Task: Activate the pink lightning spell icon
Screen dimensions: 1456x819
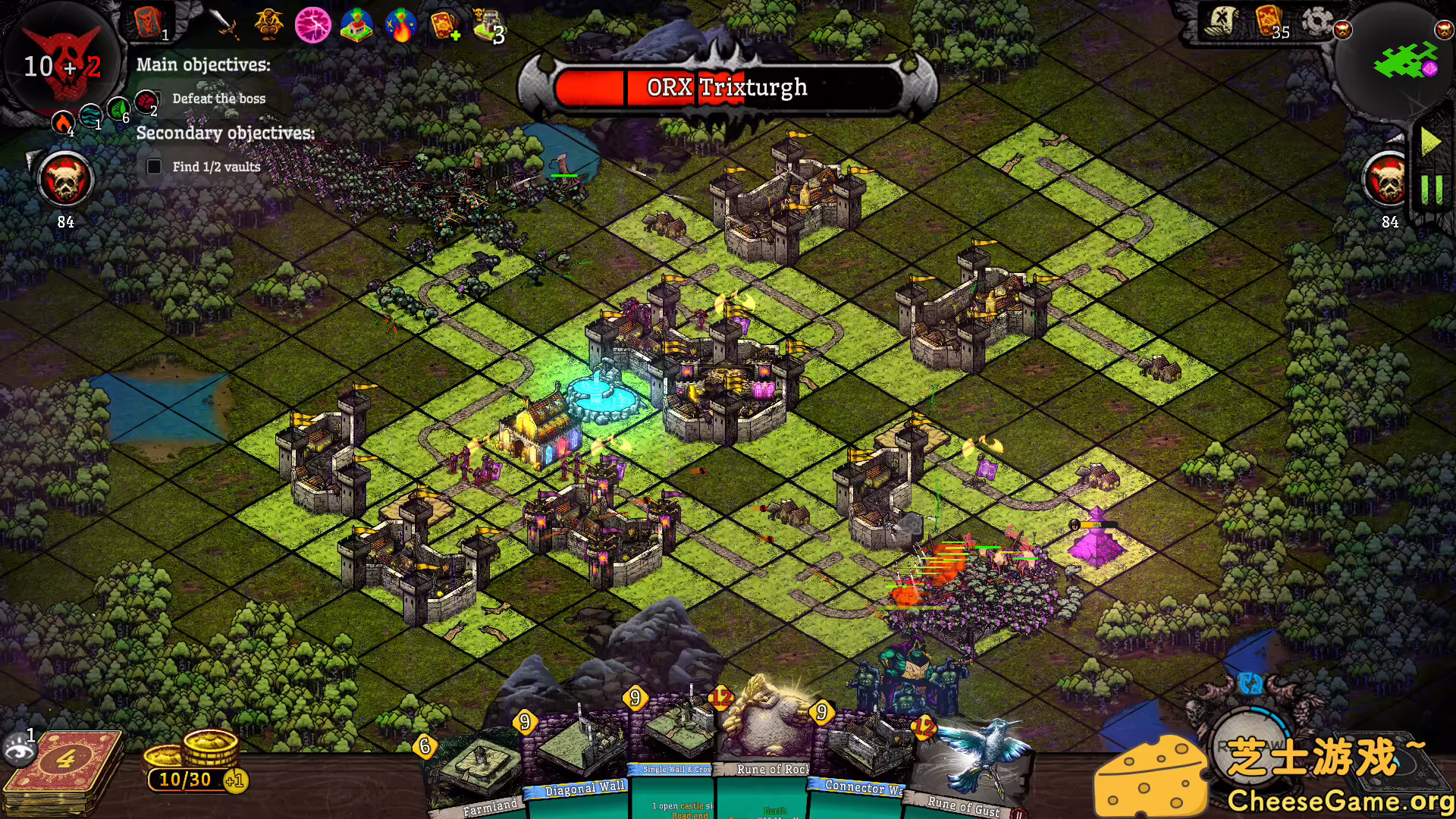Action: click(313, 27)
